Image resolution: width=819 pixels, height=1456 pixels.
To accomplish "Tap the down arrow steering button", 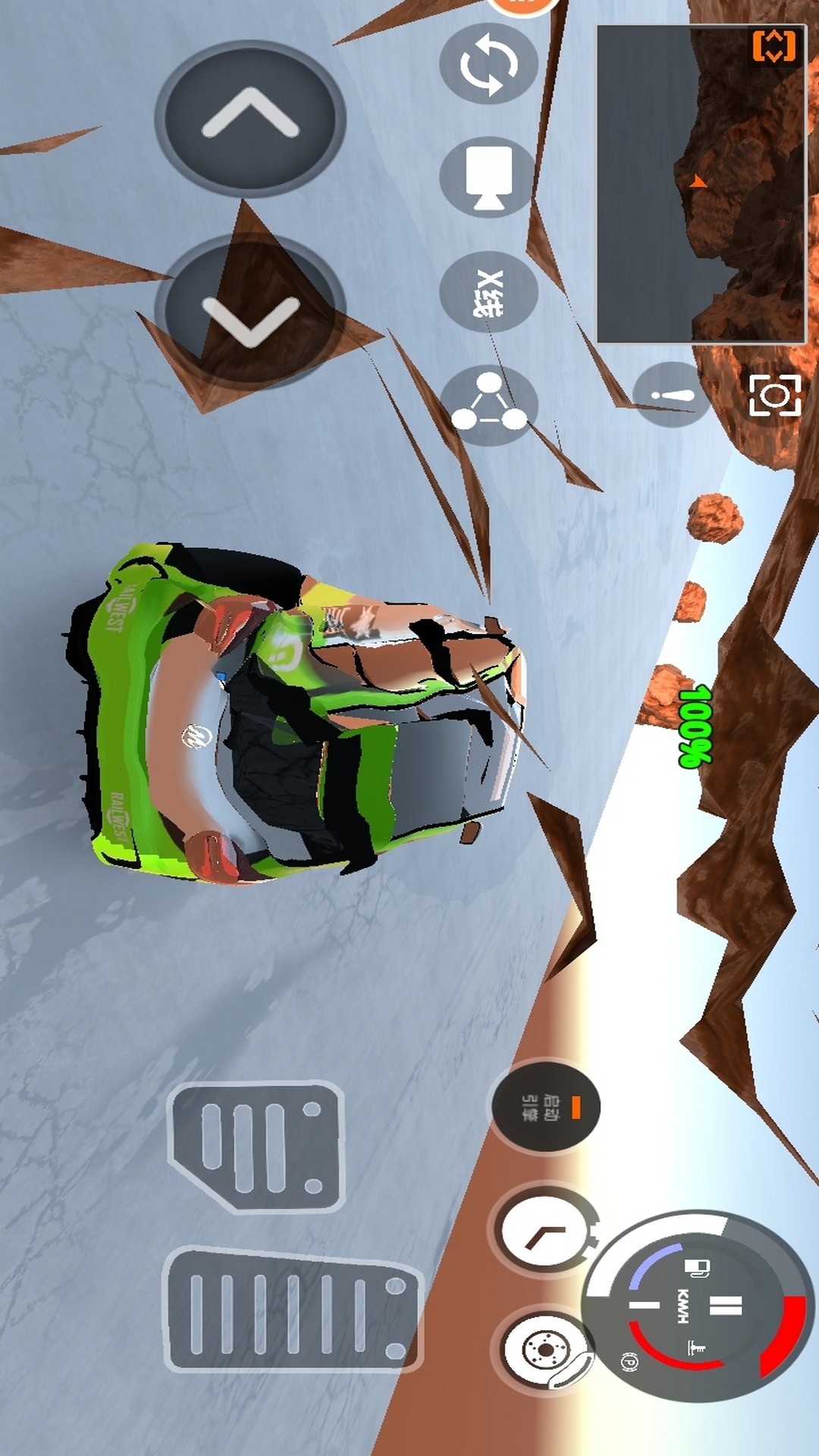I will coord(250,312).
